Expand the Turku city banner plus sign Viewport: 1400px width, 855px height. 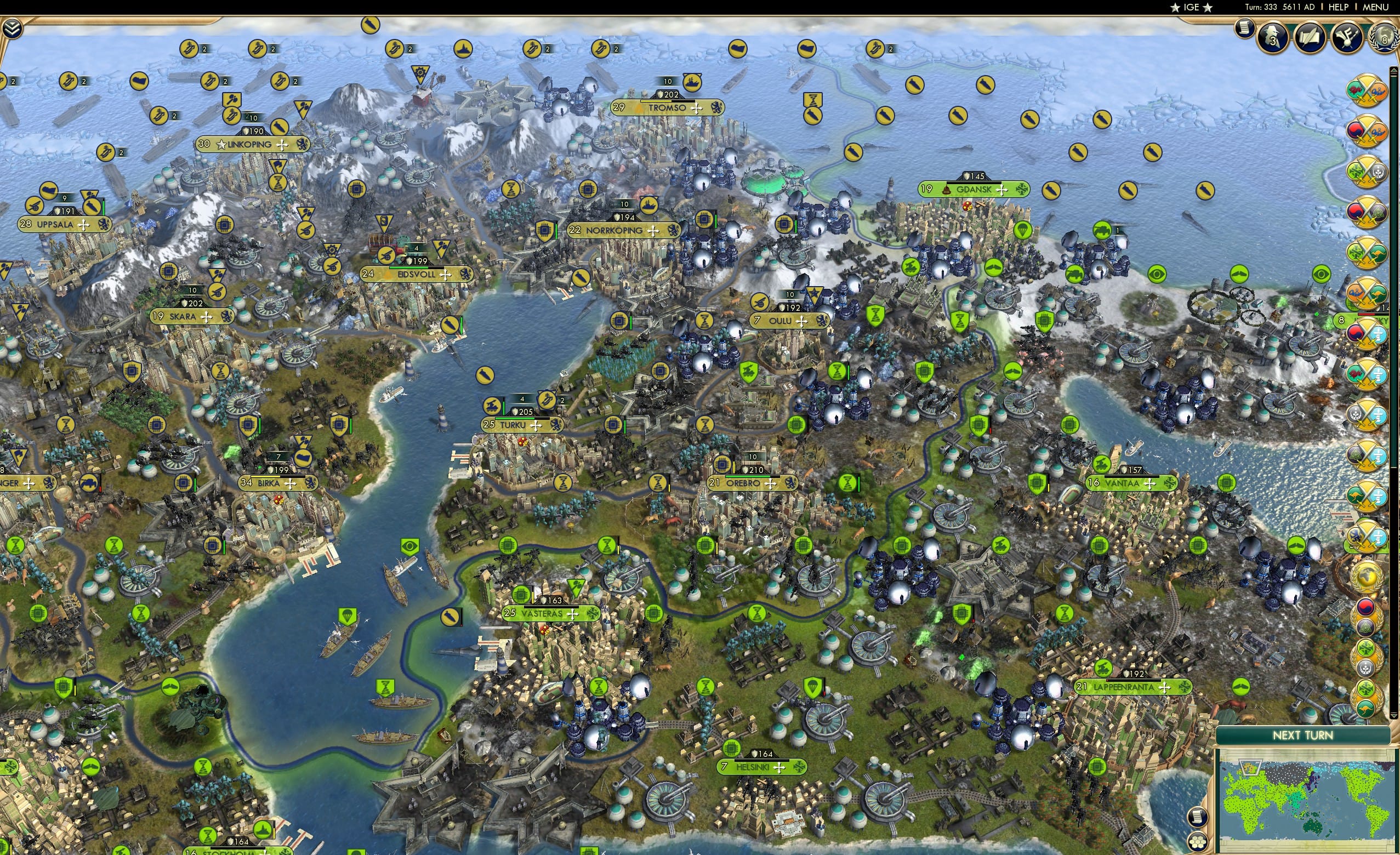coord(536,426)
